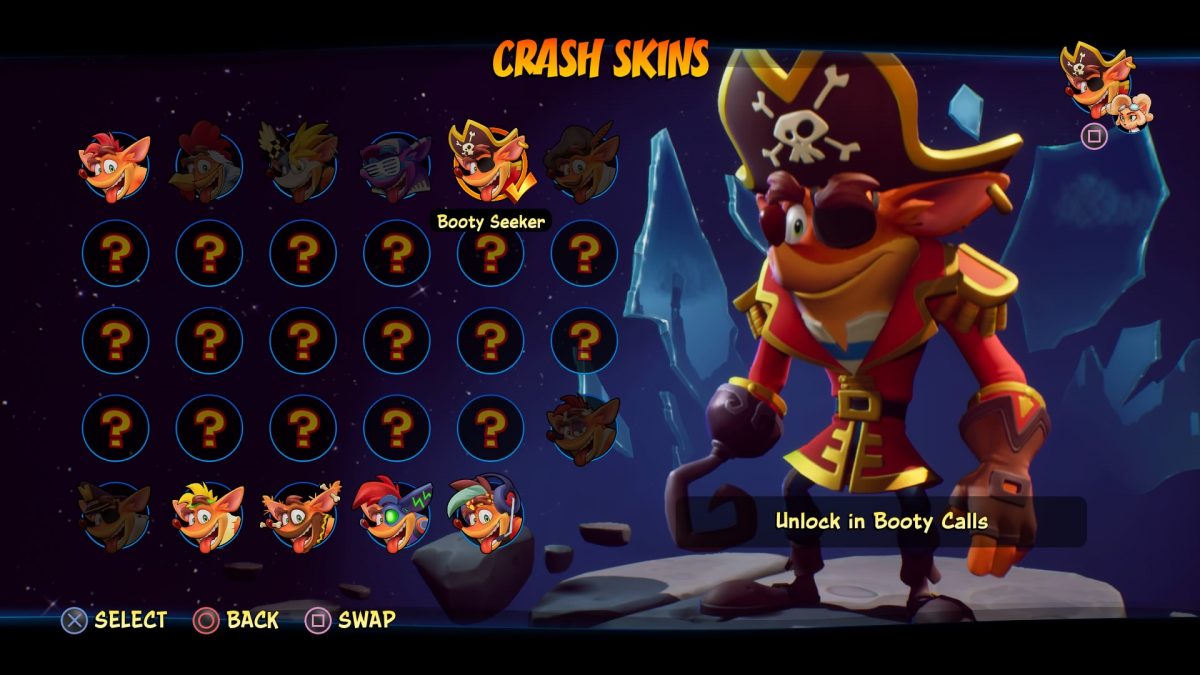
Task: Click the Select option in the footer
Action: pos(114,620)
